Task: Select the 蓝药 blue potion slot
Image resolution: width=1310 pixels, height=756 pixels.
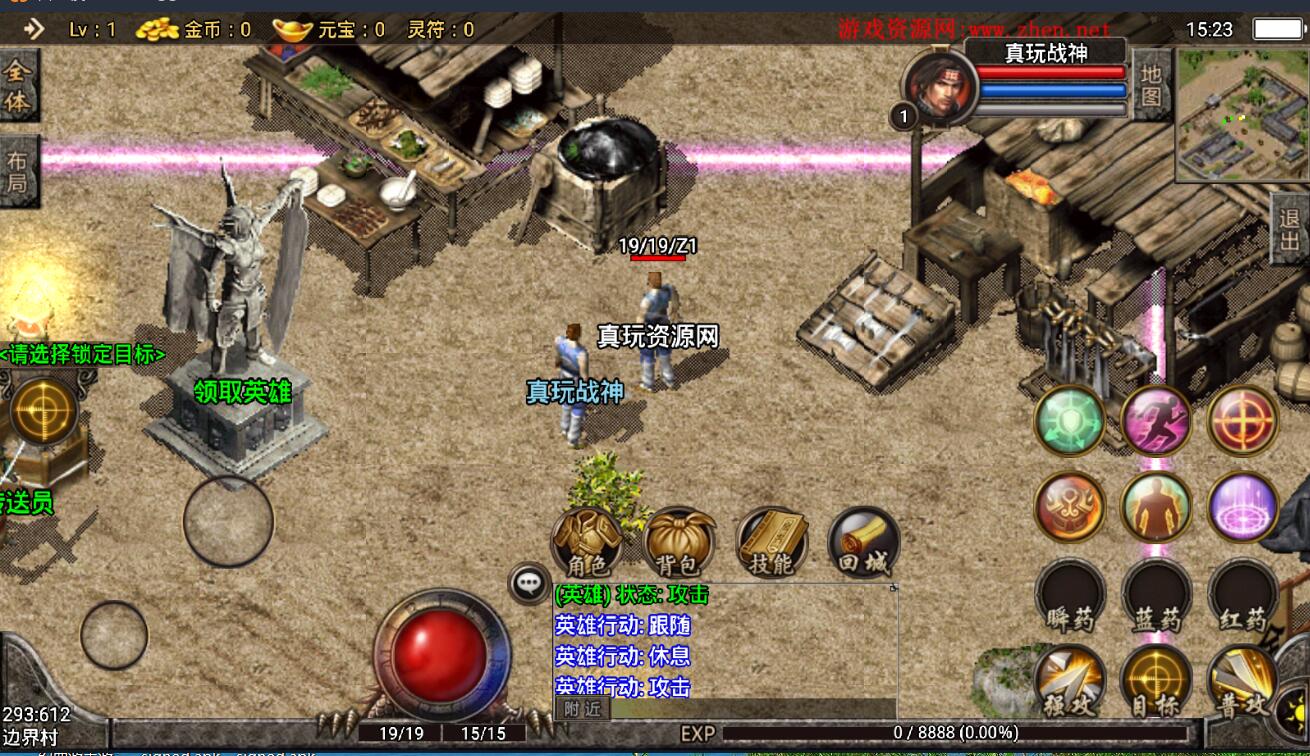Action: (x=1157, y=596)
